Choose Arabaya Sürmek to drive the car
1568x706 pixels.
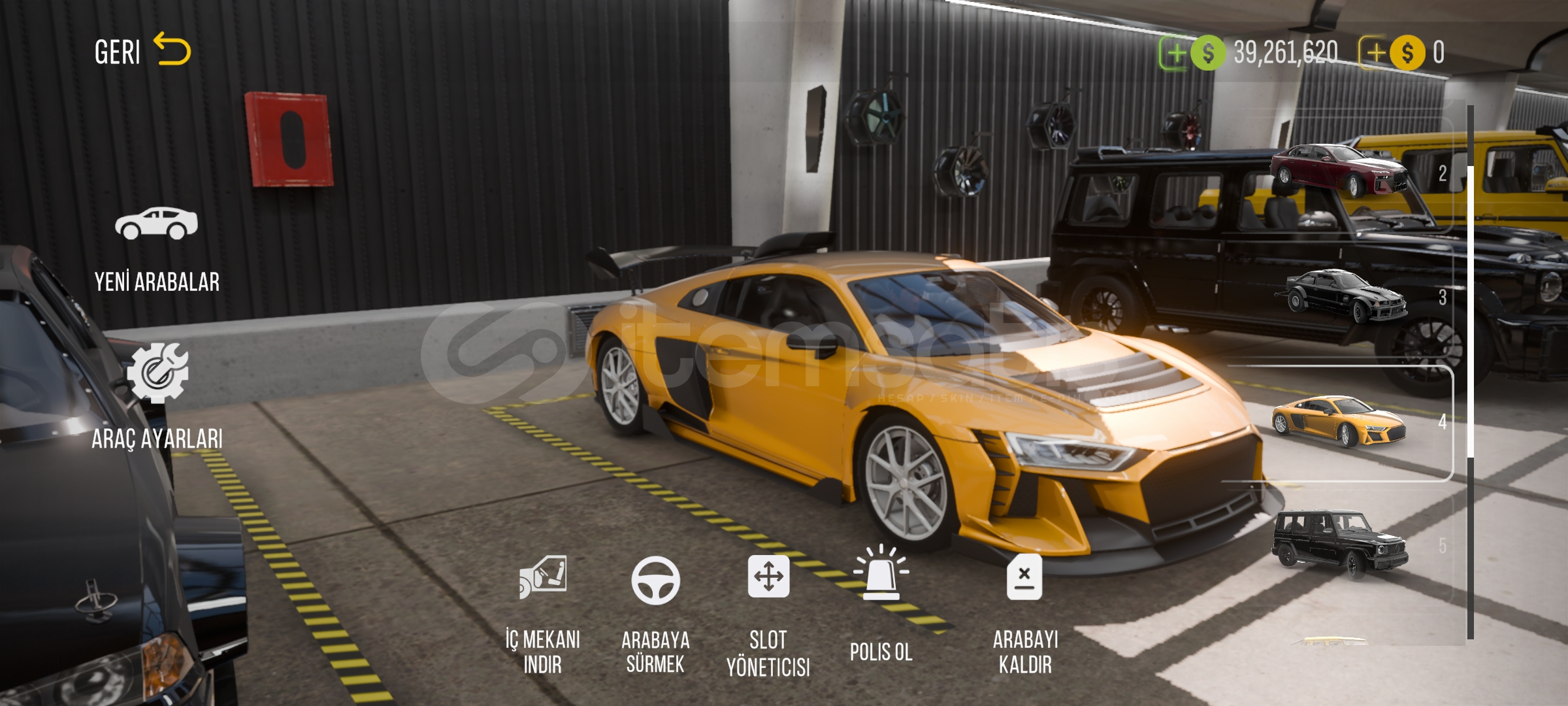pos(655,614)
